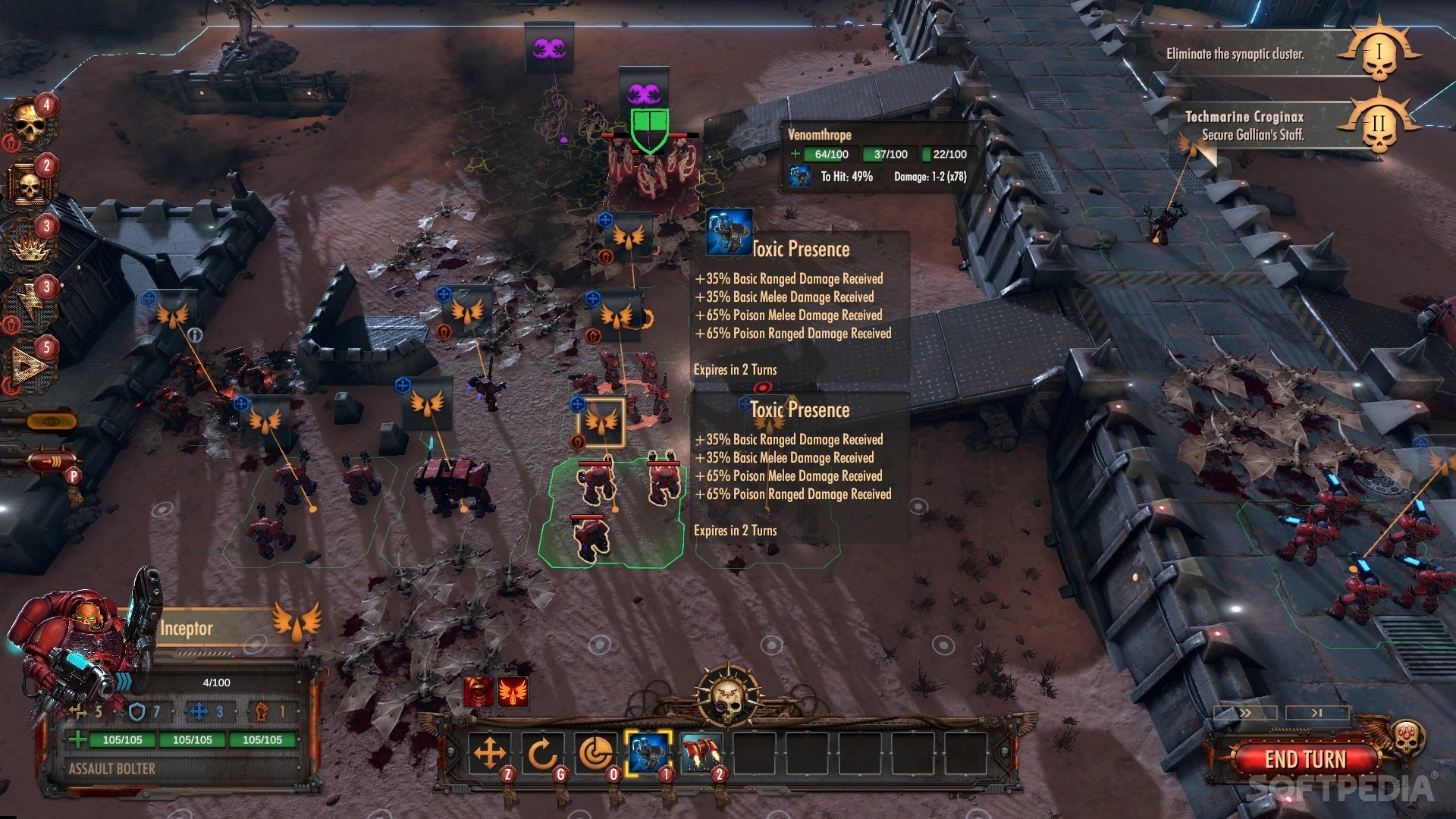
Task: Open the mechanical skull emblem above the action bar
Action: point(728,694)
